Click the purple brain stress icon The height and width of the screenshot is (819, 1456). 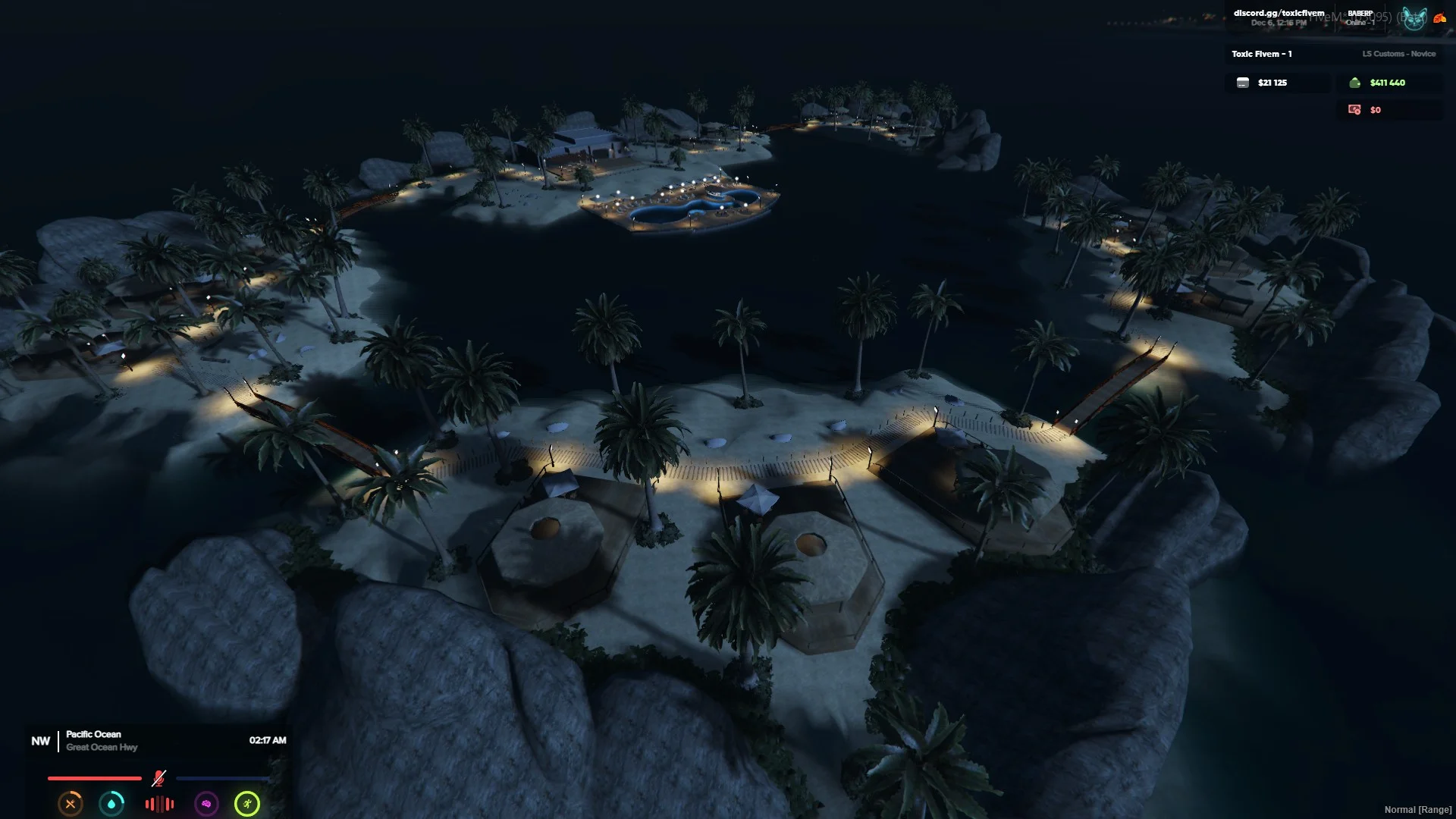coord(206,804)
